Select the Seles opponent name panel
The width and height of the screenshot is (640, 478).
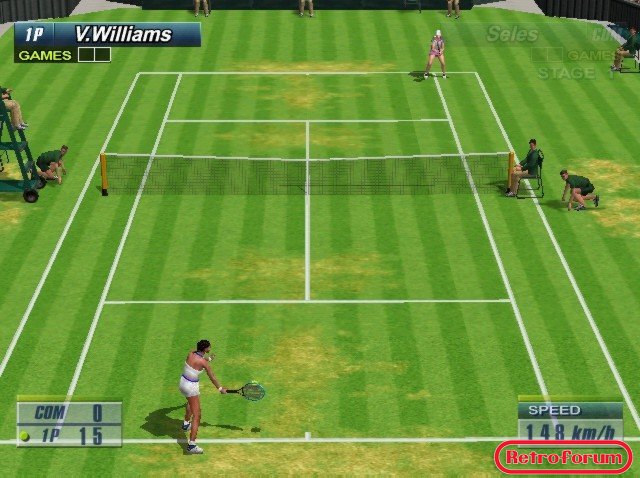(512, 35)
